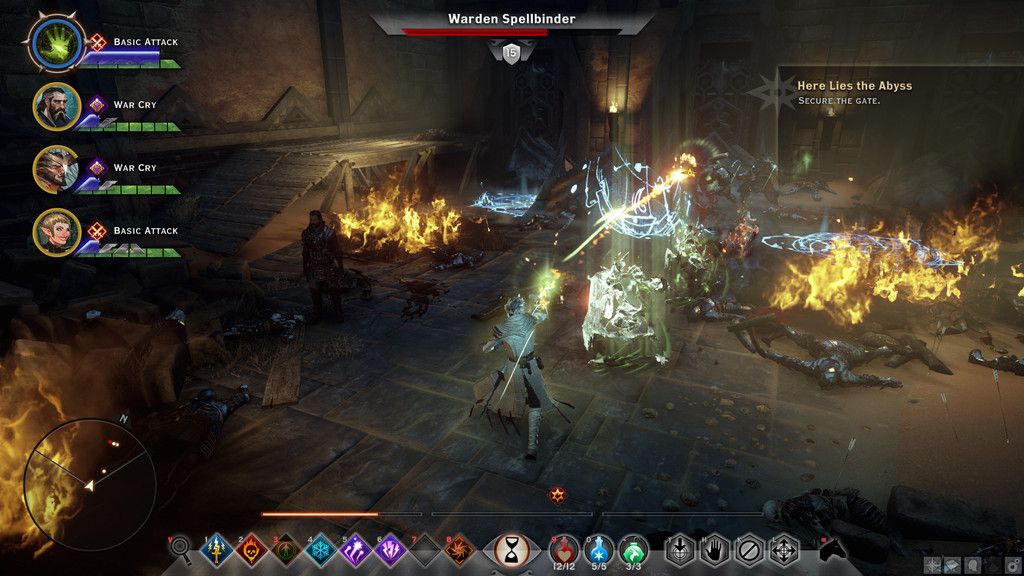The width and height of the screenshot is (1024, 576).
Task: Issue the open hand hold command
Action: click(715, 549)
